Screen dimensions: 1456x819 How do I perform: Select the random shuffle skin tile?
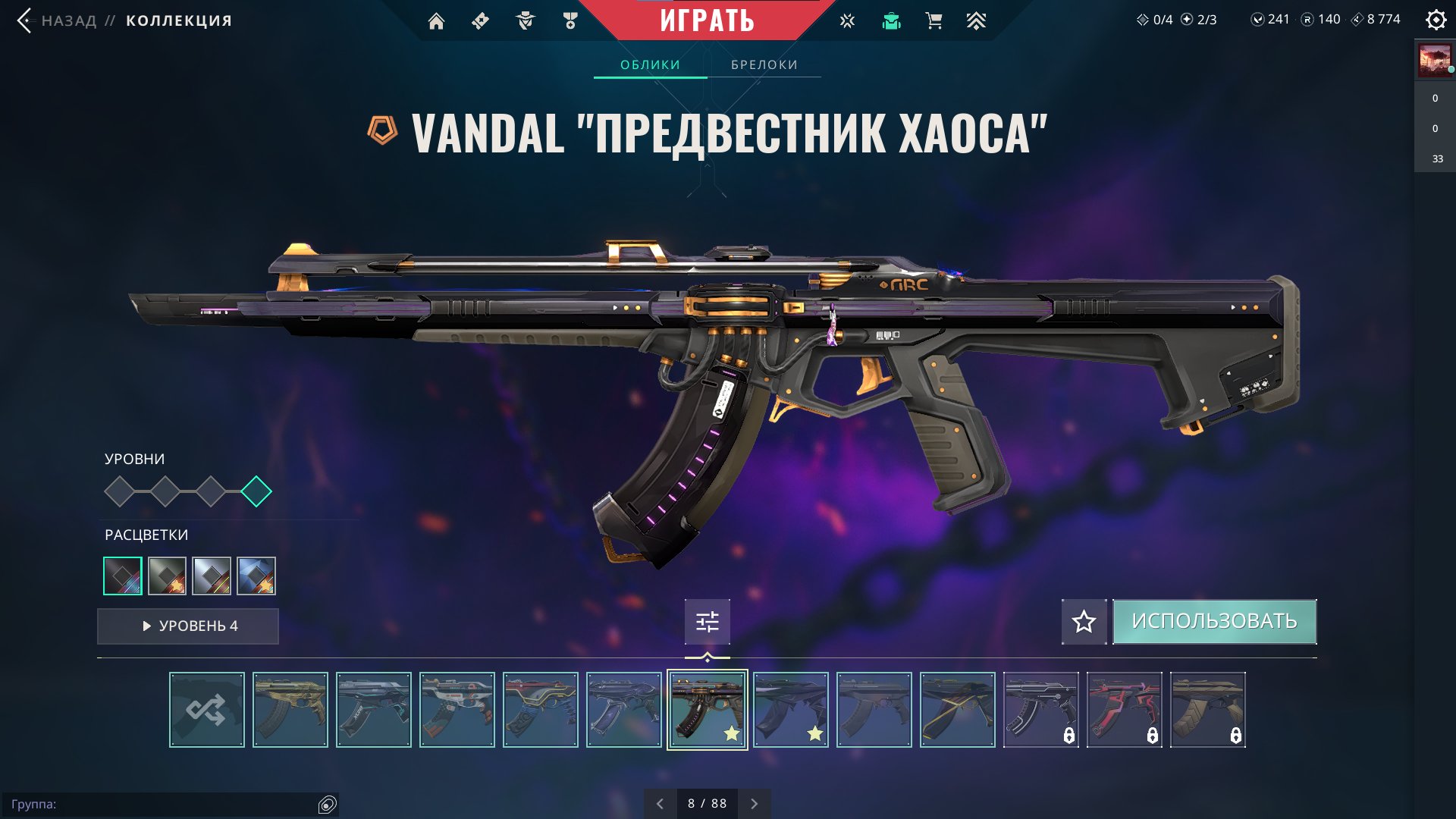pyautogui.click(x=207, y=710)
